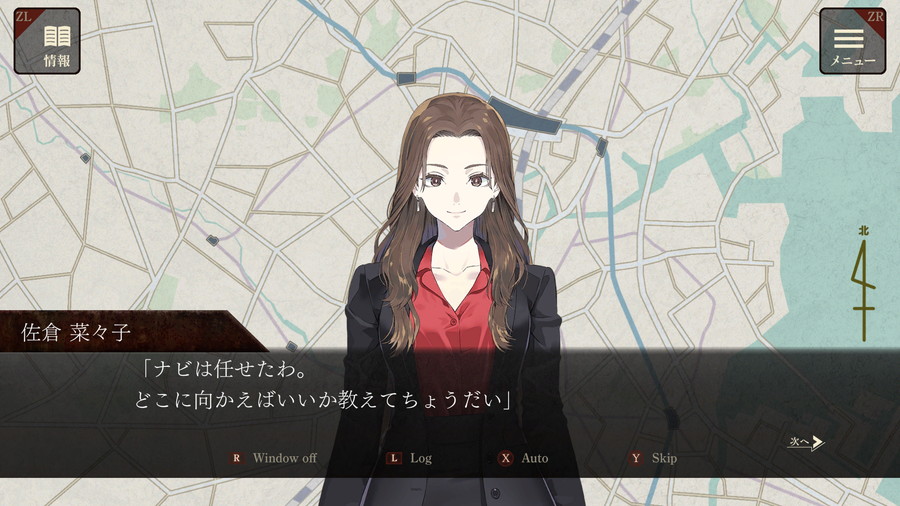Open the 情報 info book button
900x506 pixels.
47,41
